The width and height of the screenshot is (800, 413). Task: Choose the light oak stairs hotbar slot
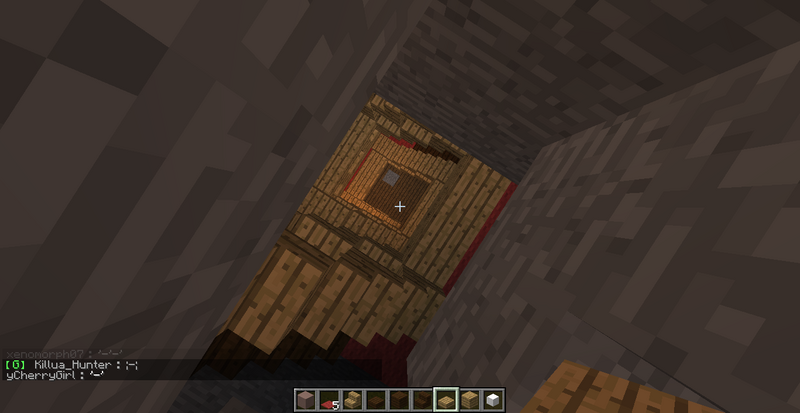[x=352, y=399]
